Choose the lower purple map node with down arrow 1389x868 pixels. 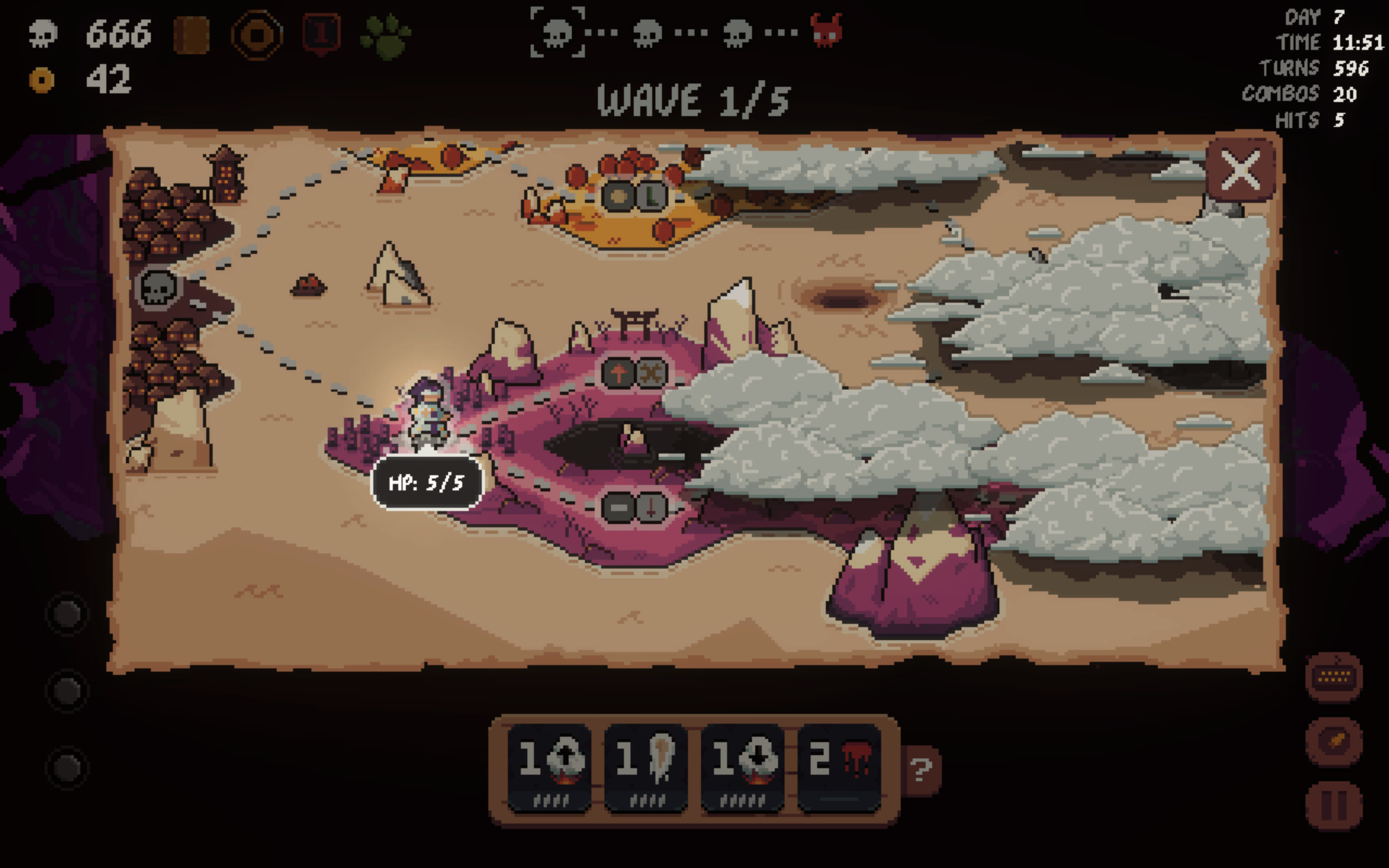[634, 508]
